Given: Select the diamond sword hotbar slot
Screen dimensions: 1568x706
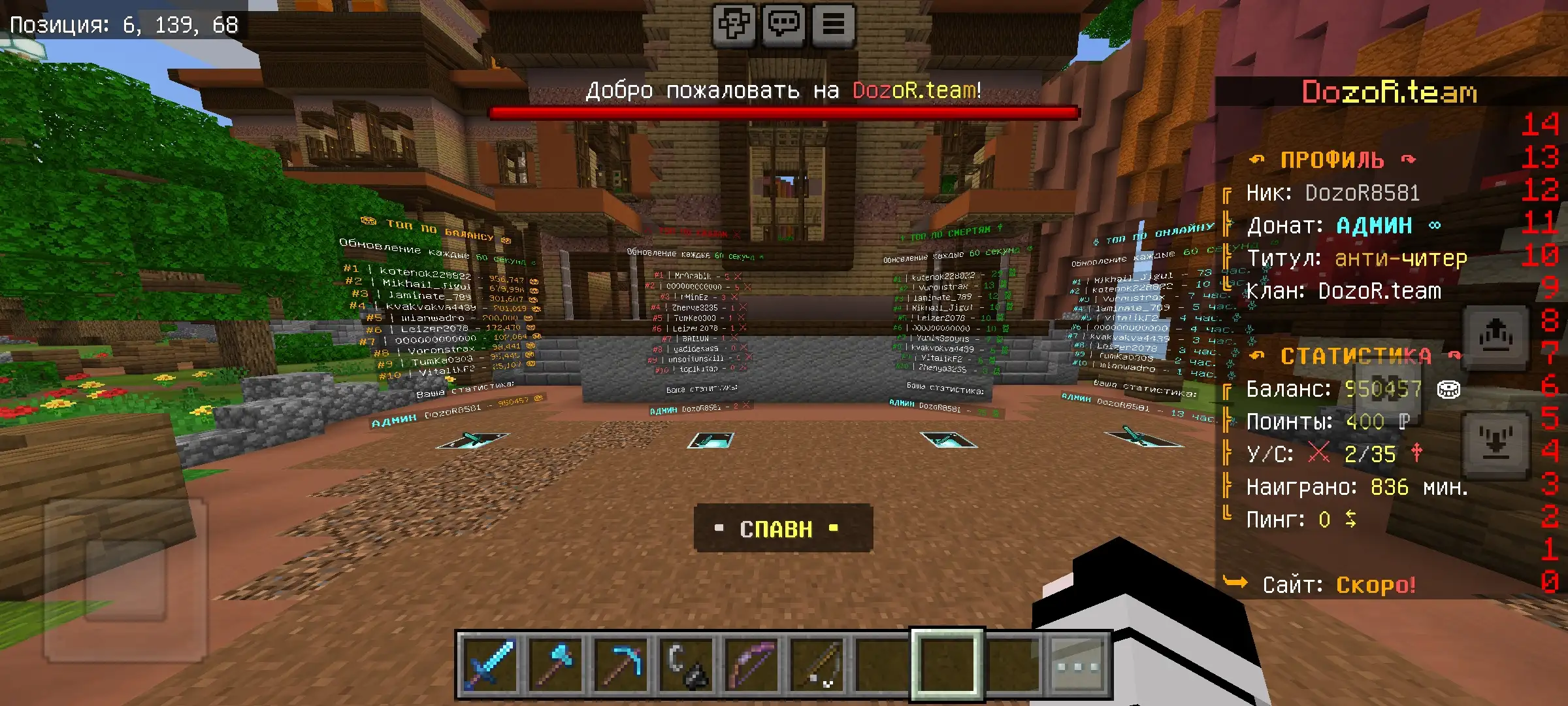Looking at the screenshot, I should click(x=488, y=665).
